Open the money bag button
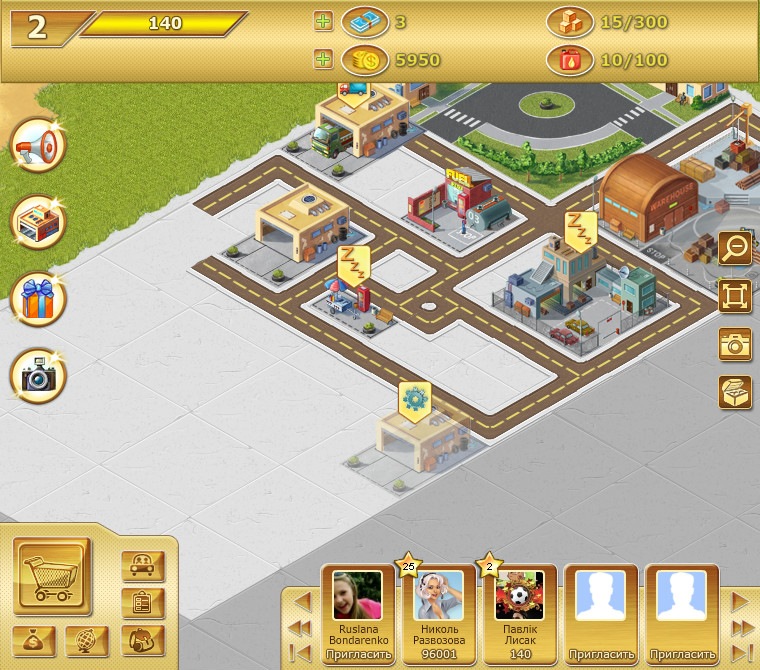The height and width of the screenshot is (670, 760). tap(34, 641)
